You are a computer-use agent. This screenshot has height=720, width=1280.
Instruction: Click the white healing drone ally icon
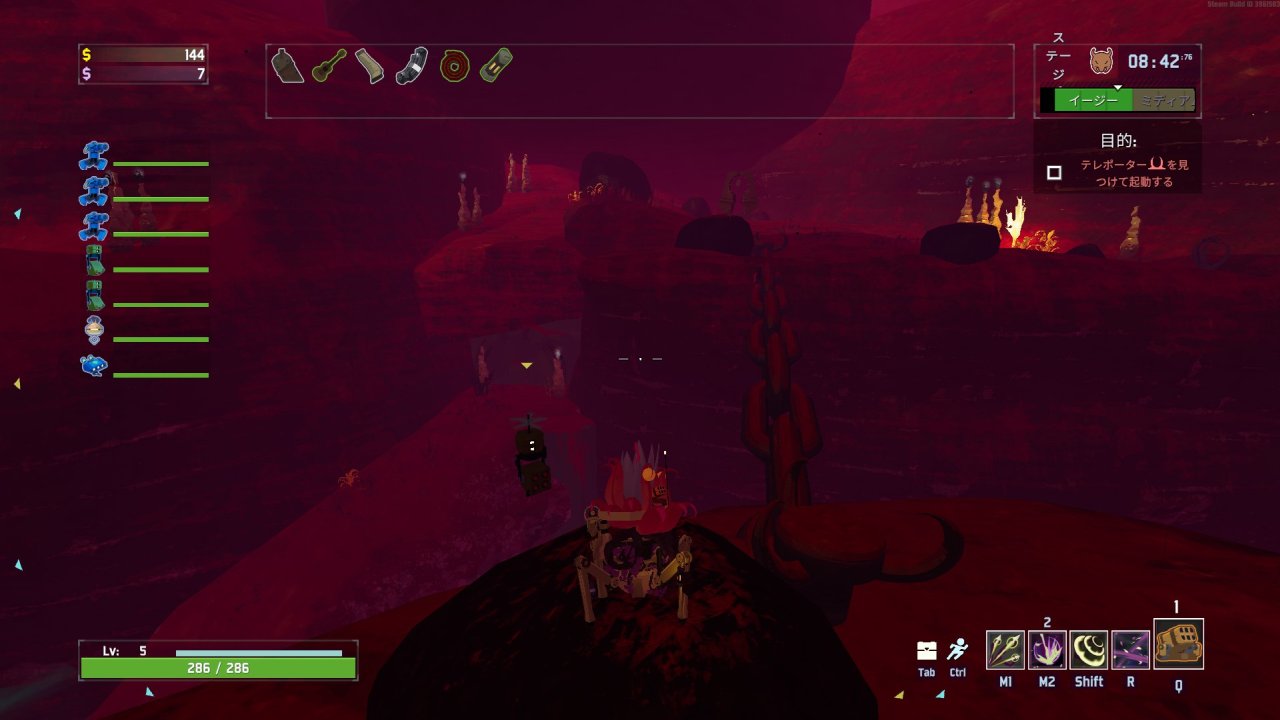tap(94, 329)
